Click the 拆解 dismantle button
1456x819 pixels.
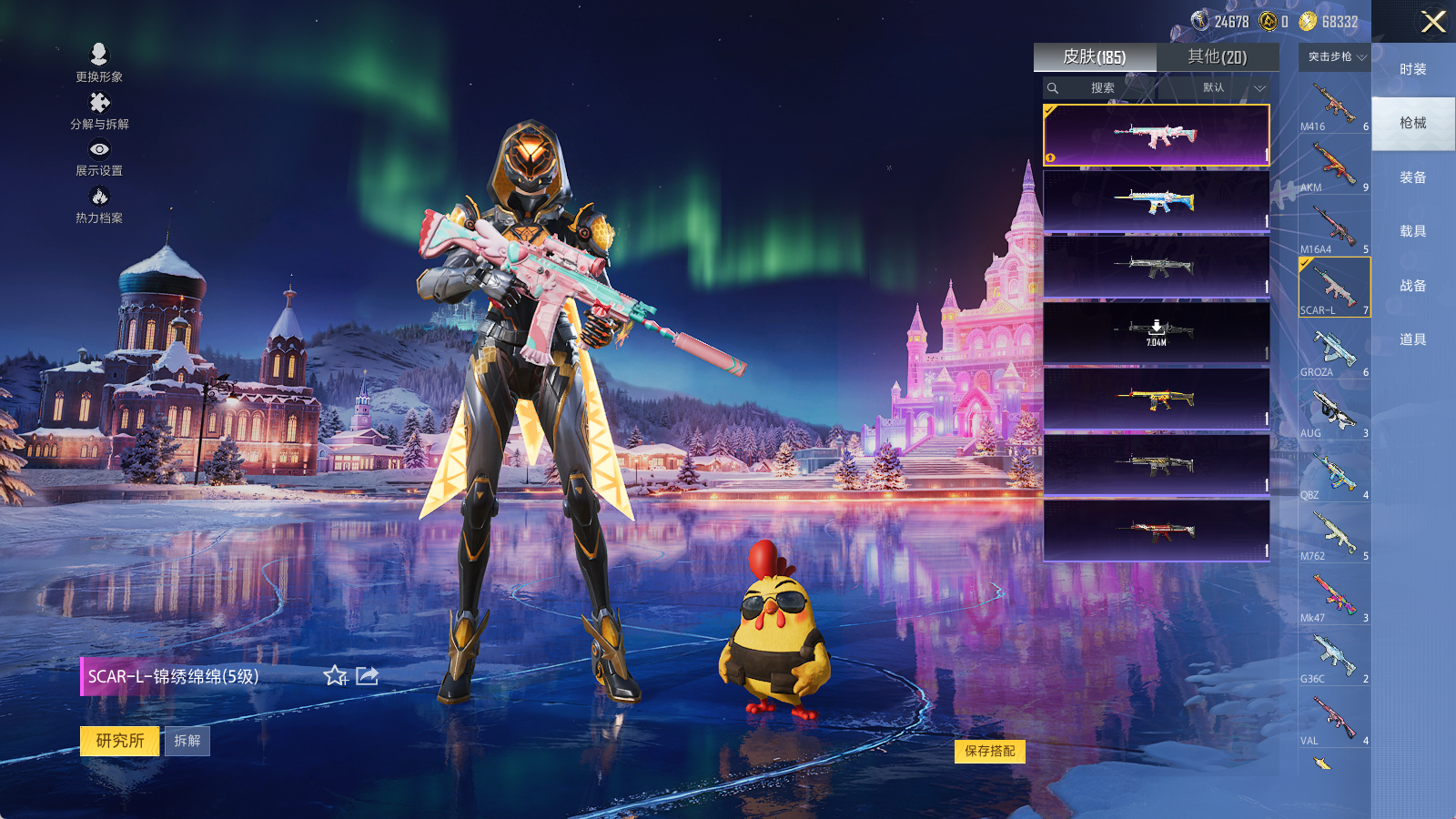pyautogui.click(x=187, y=741)
